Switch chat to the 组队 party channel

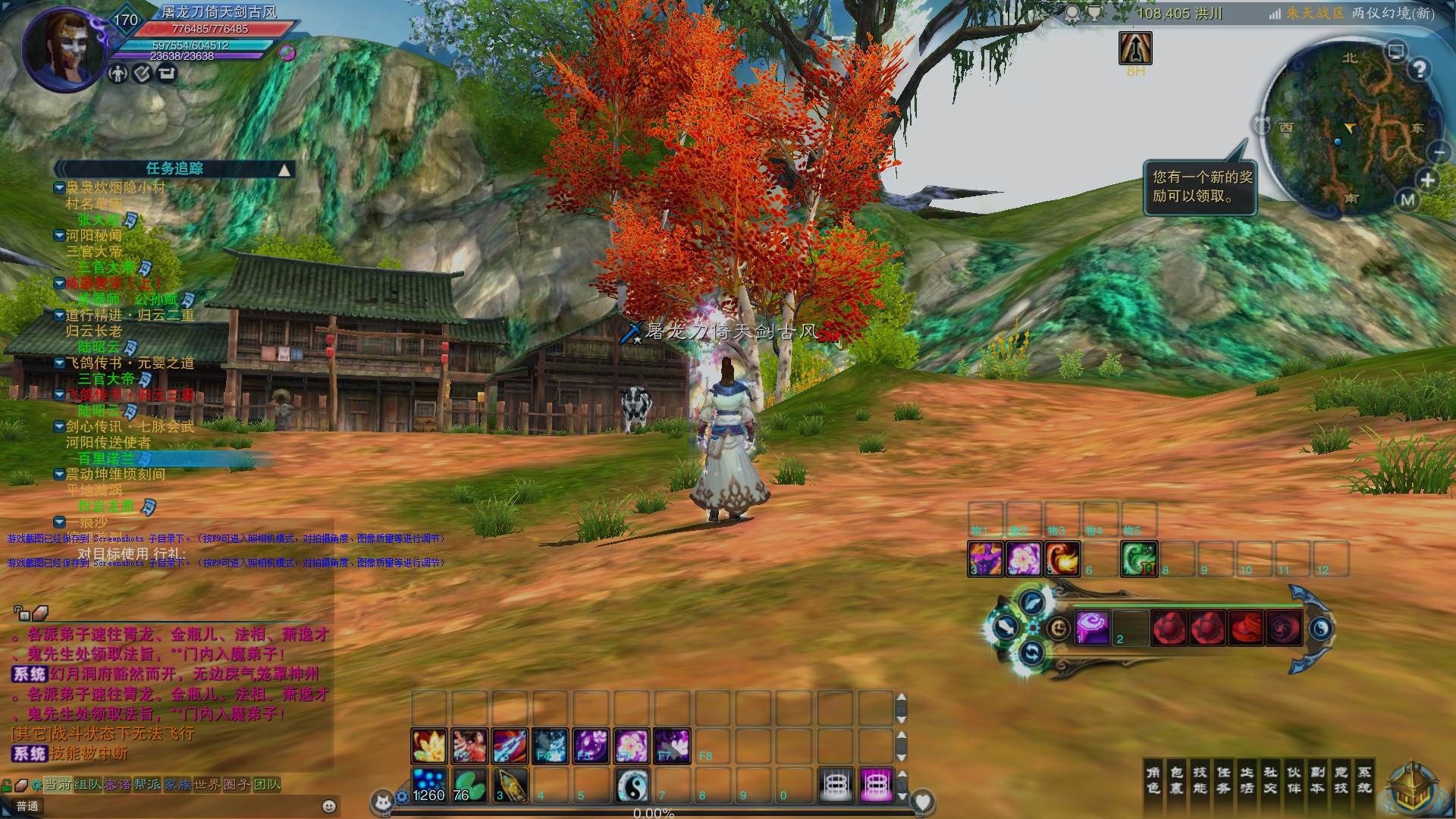coord(89,784)
